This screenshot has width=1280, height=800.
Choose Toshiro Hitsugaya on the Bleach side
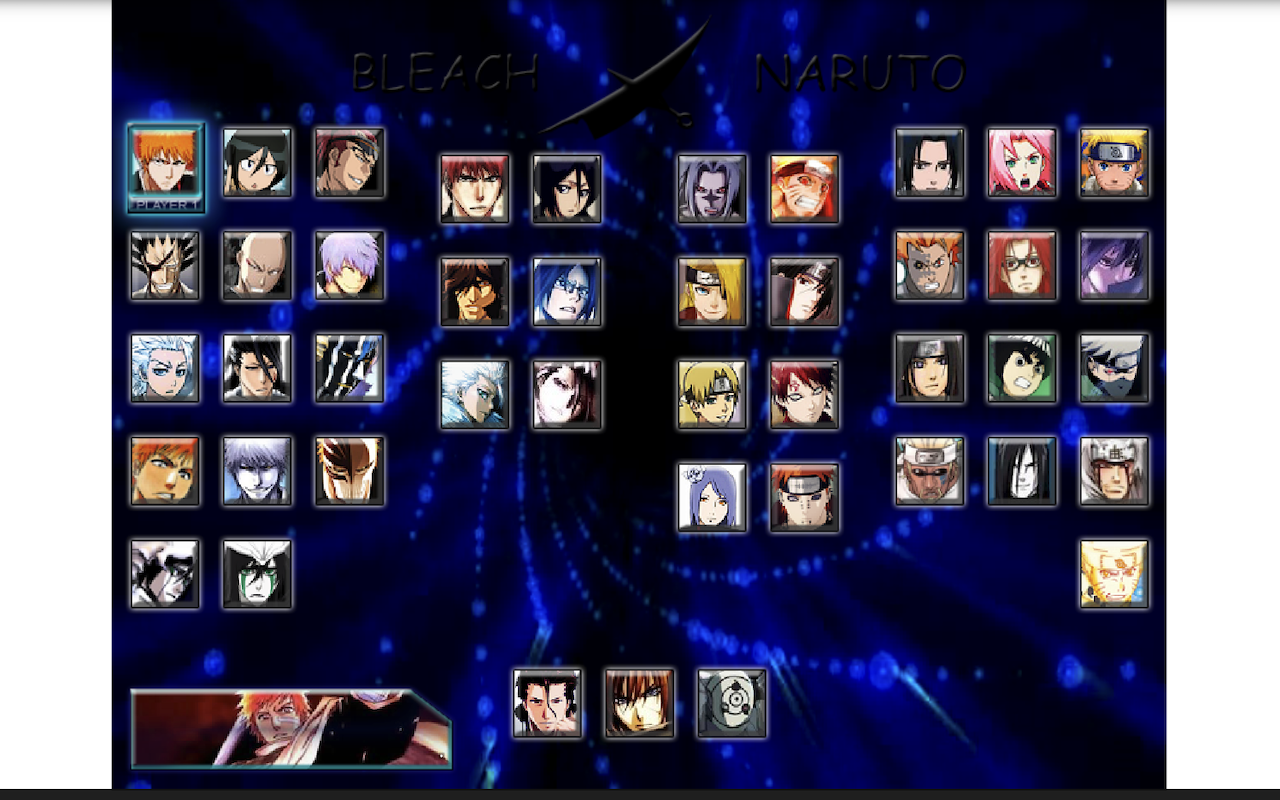(165, 369)
